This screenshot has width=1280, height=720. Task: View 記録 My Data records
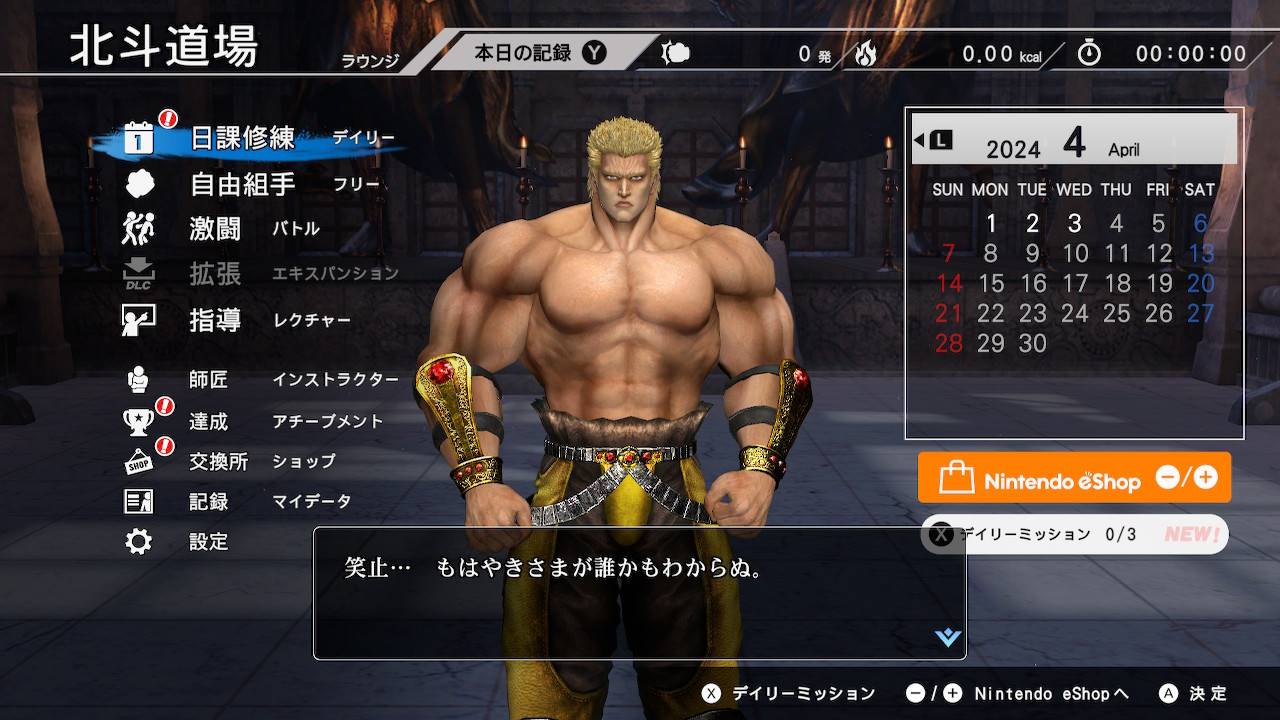click(209, 502)
